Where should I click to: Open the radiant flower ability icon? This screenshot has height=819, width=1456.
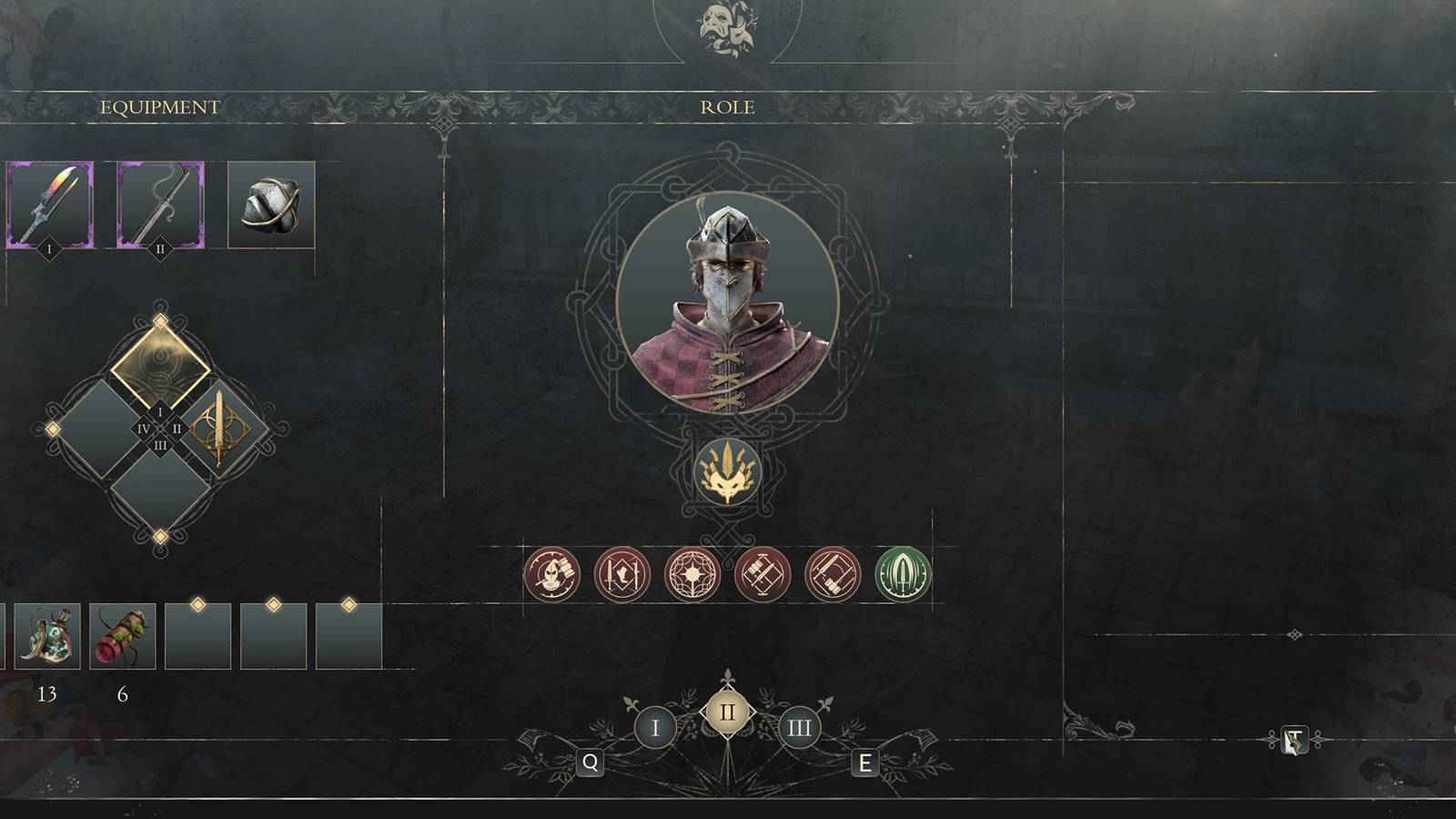pos(693,573)
